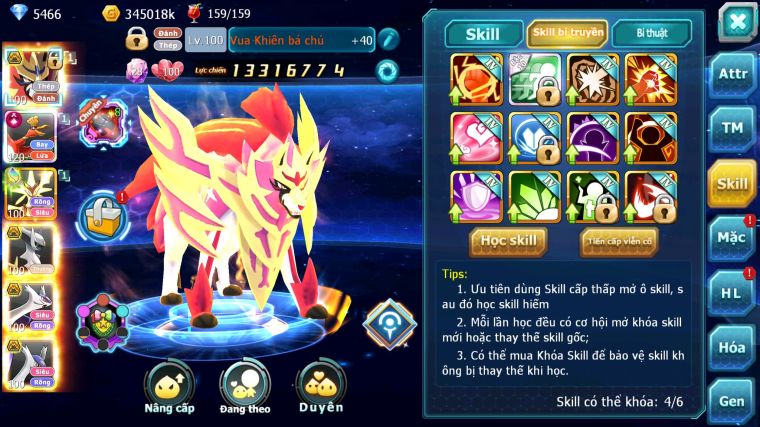Viewport: 760px width, 427px height.
Task: Open the HL side tab
Action: coord(732,293)
